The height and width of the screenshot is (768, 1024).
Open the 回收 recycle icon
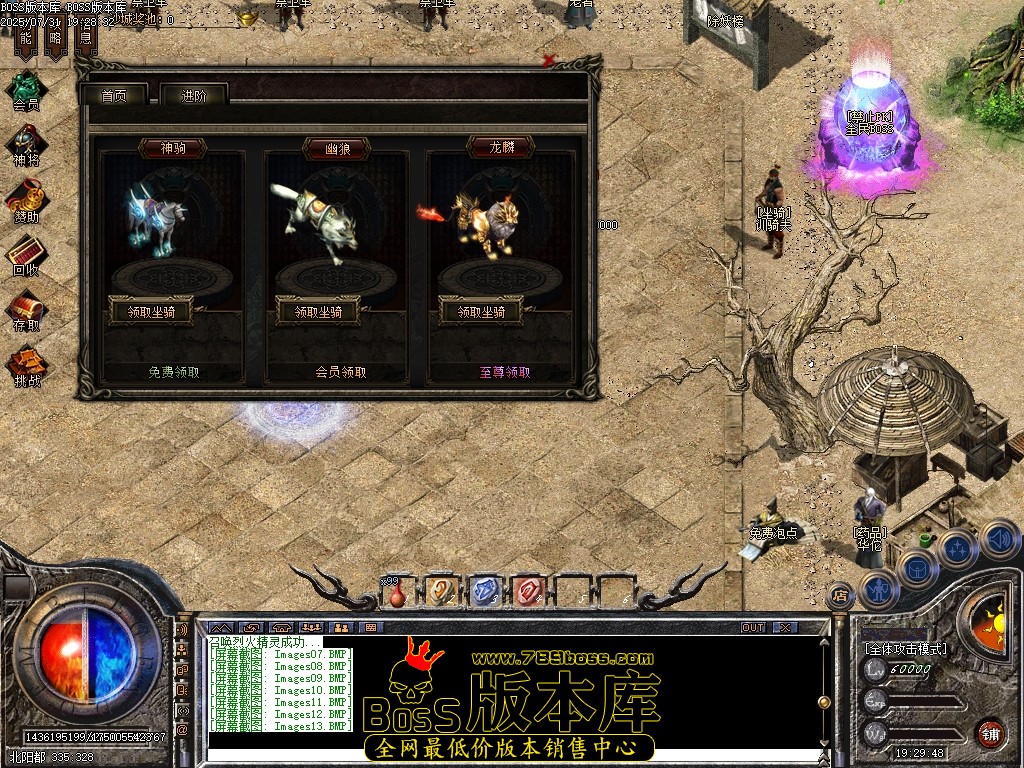[26, 254]
